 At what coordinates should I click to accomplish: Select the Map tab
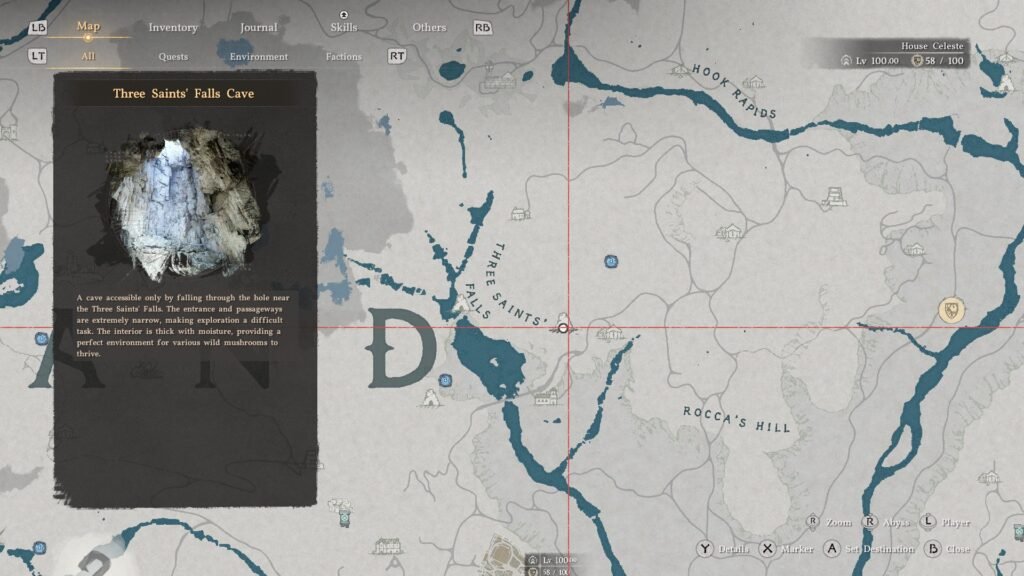pos(88,26)
